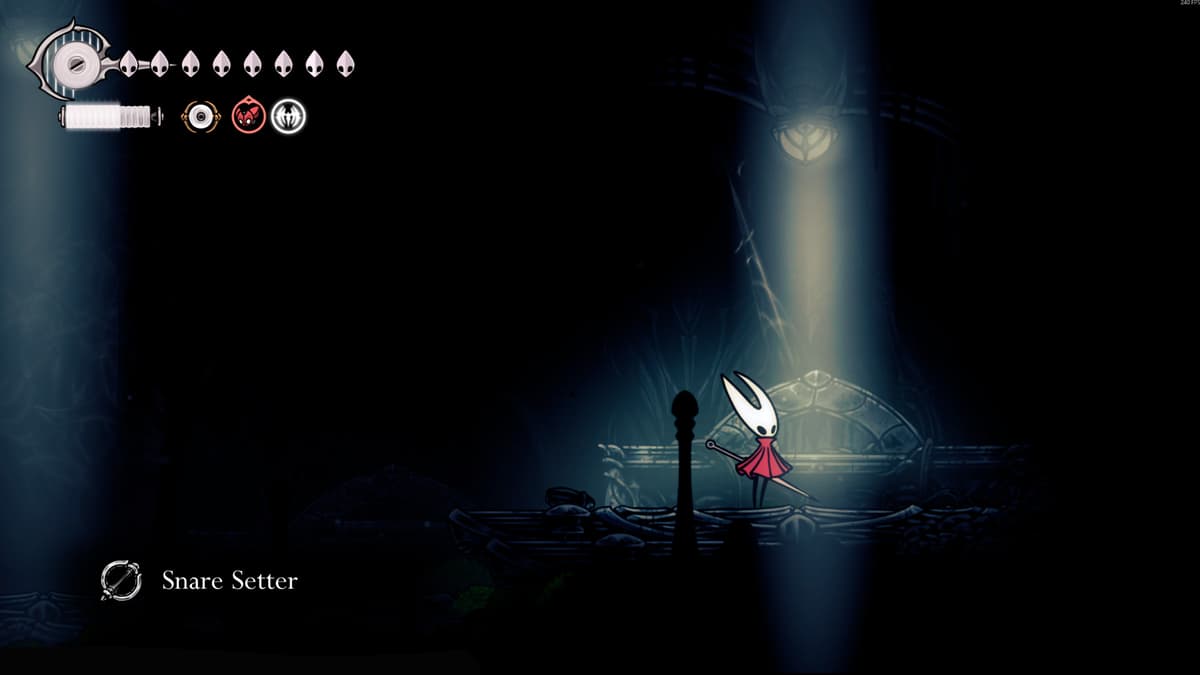
Task: Activate the glowing white spider crest icon
Action: coord(289,117)
